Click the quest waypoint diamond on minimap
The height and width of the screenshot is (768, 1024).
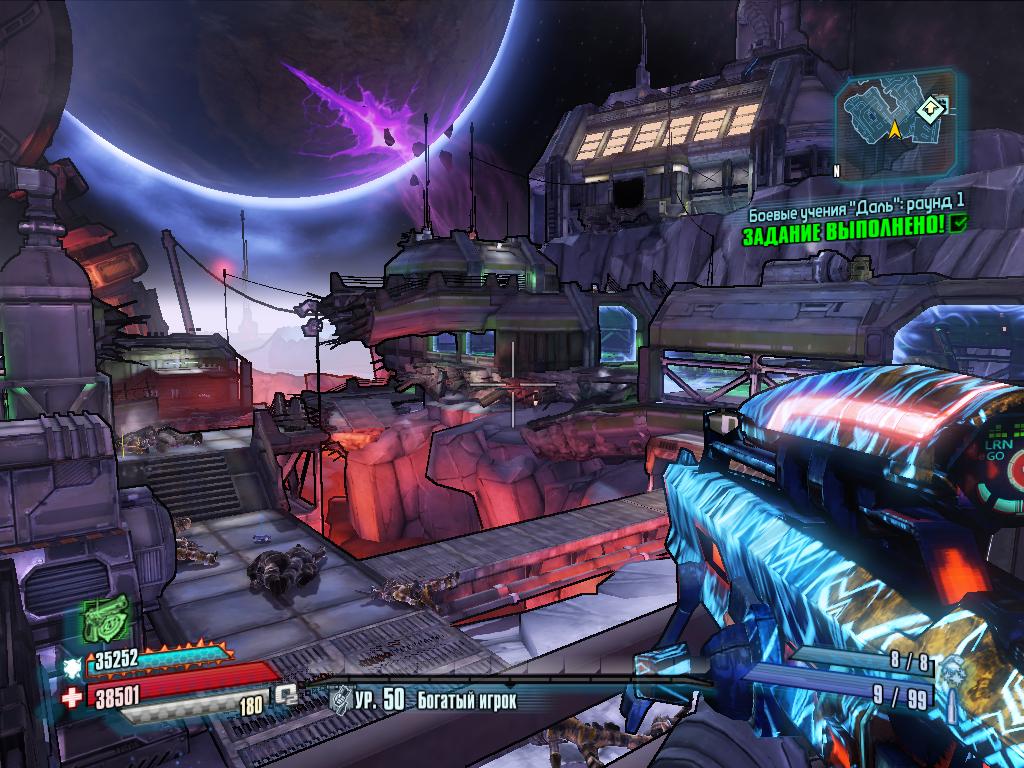(x=929, y=108)
